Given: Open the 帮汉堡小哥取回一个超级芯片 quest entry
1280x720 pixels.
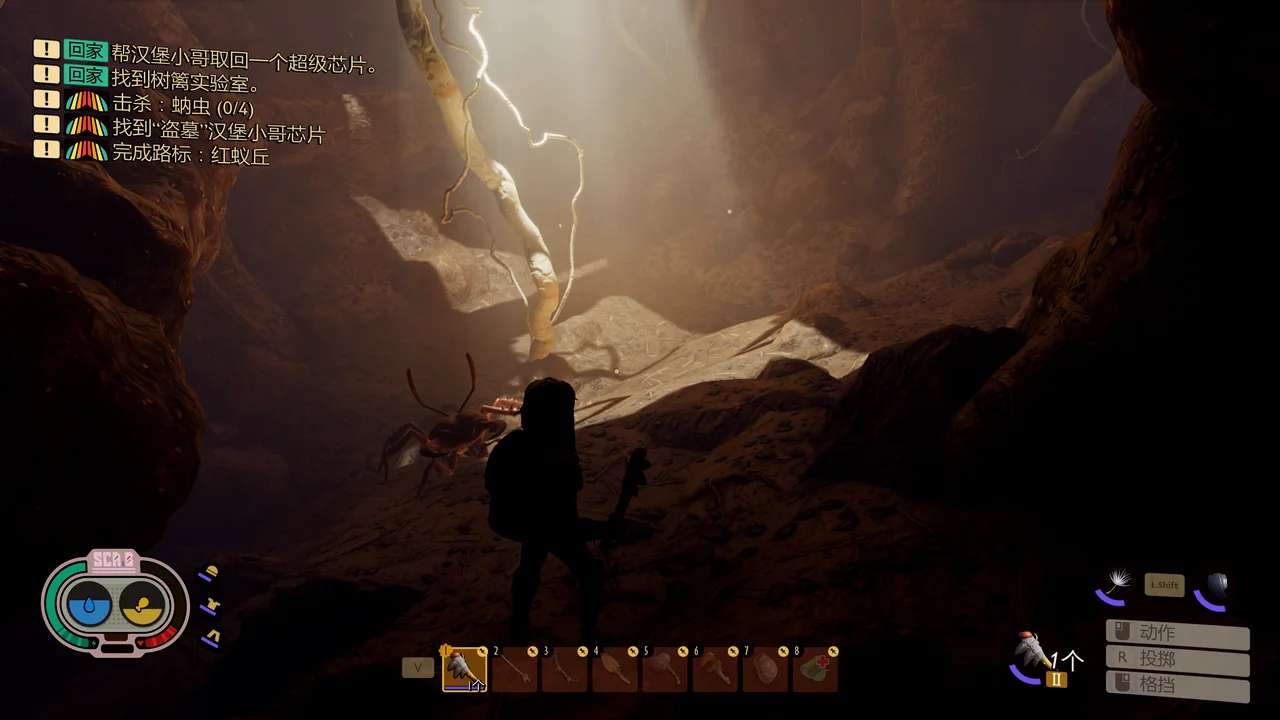Looking at the screenshot, I should click(244, 64).
